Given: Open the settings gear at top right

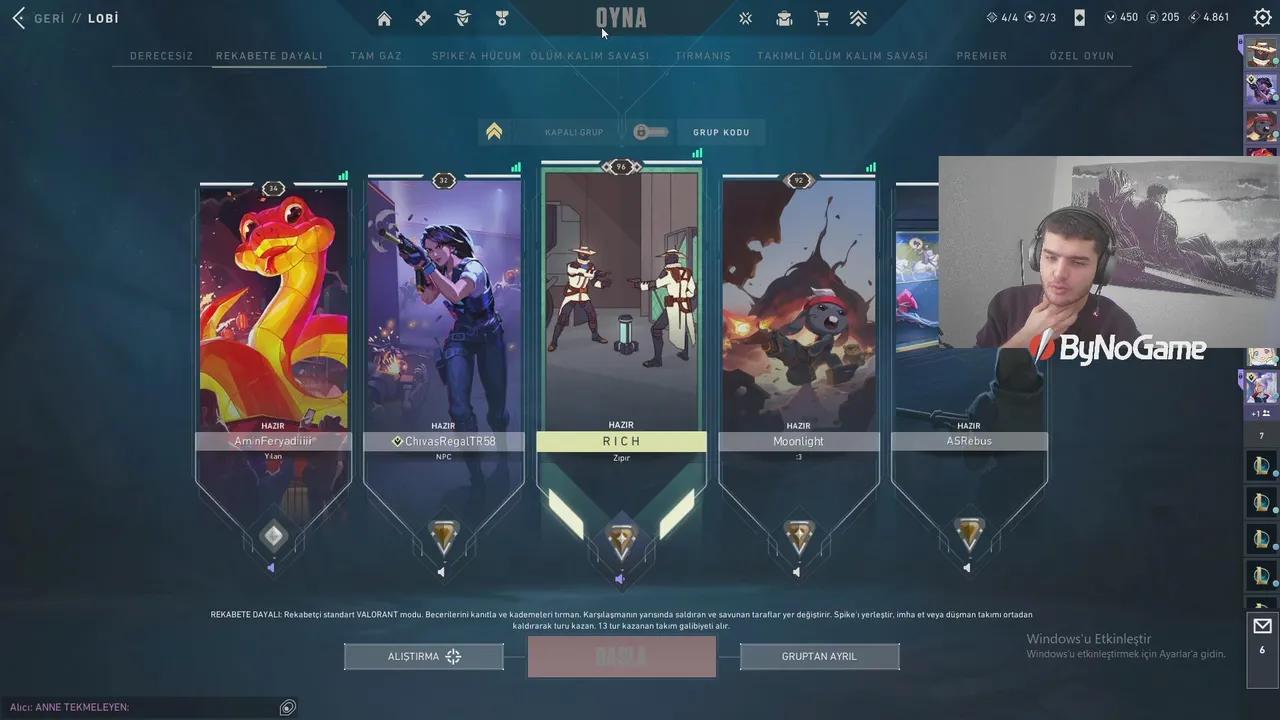Looking at the screenshot, I should click(x=1261, y=17).
